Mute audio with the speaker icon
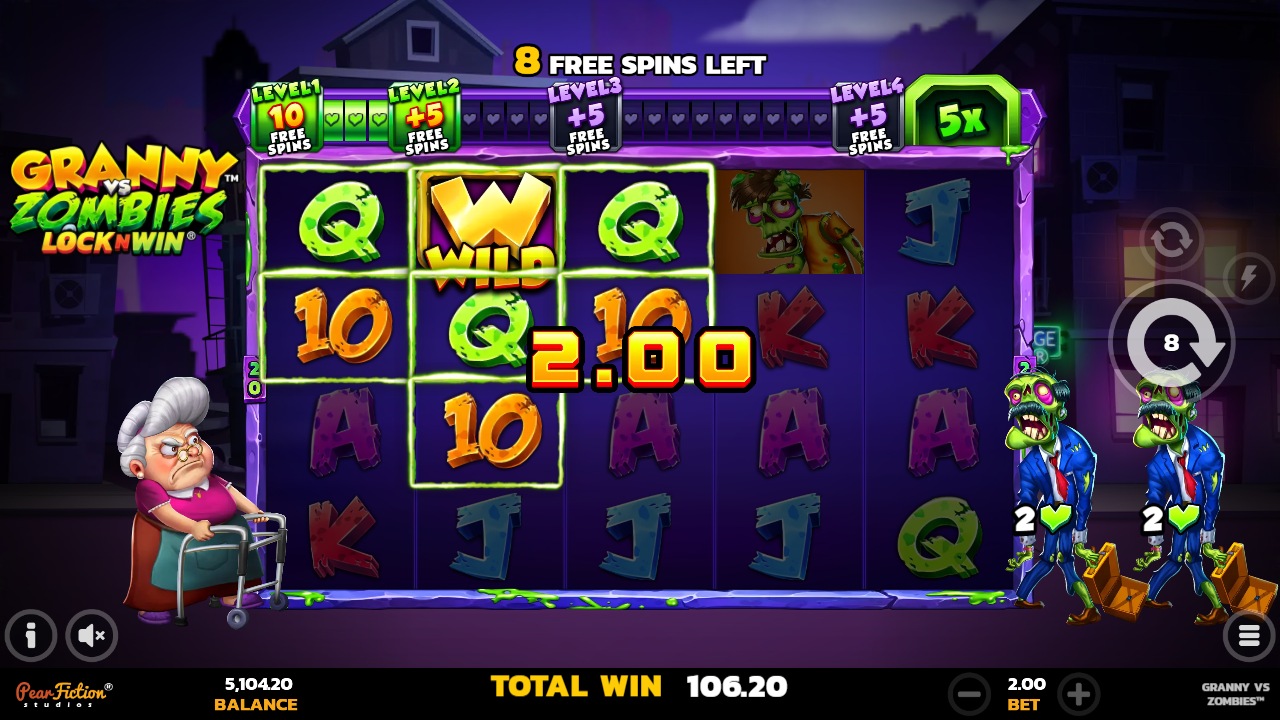Image resolution: width=1280 pixels, height=720 pixels. (x=91, y=635)
